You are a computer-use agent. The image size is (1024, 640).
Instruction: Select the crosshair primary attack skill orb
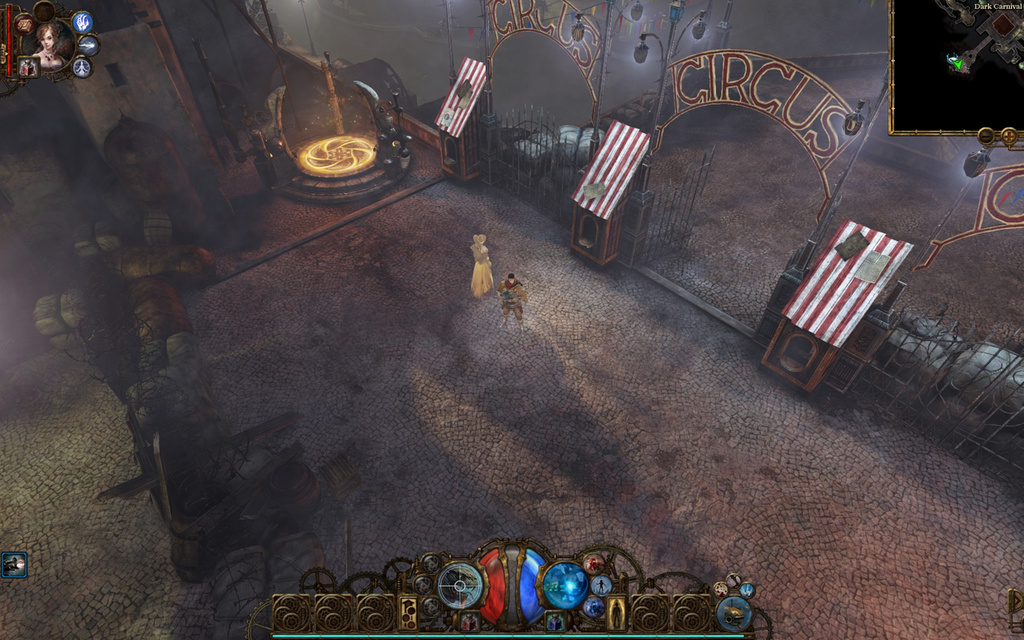[460, 585]
